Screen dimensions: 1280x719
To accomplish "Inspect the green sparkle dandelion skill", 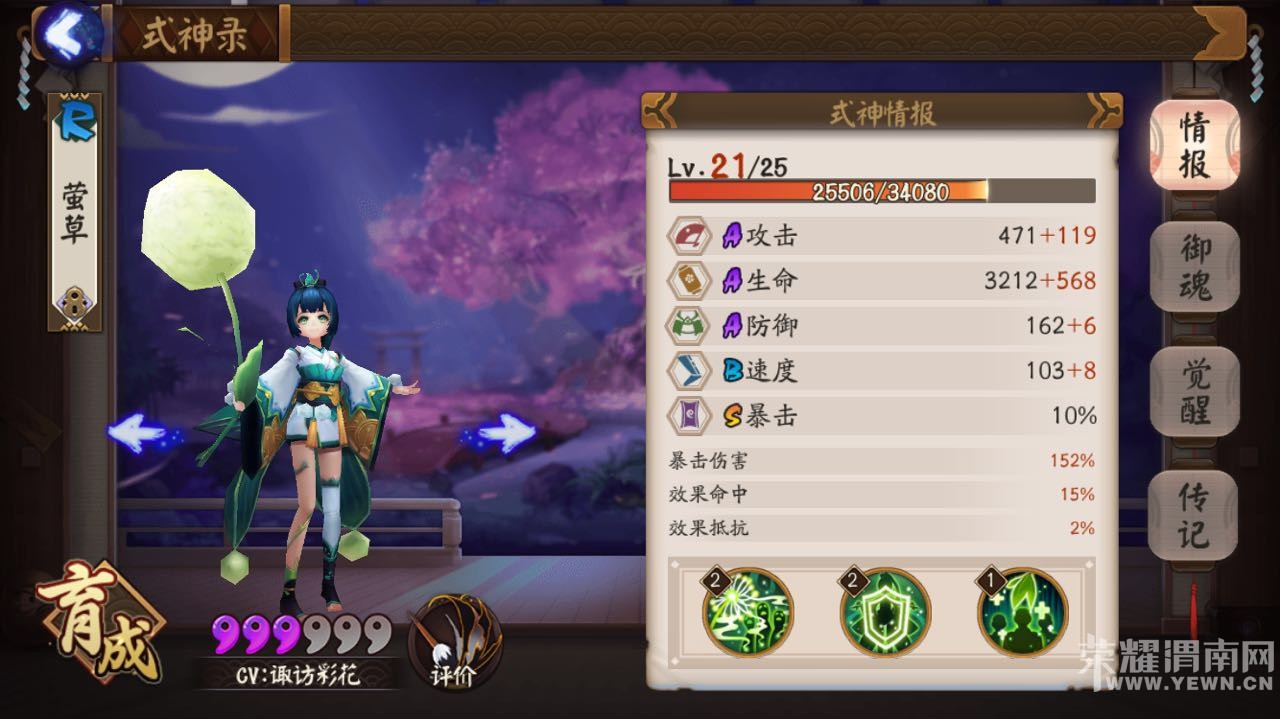I will [x=749, y=612].
